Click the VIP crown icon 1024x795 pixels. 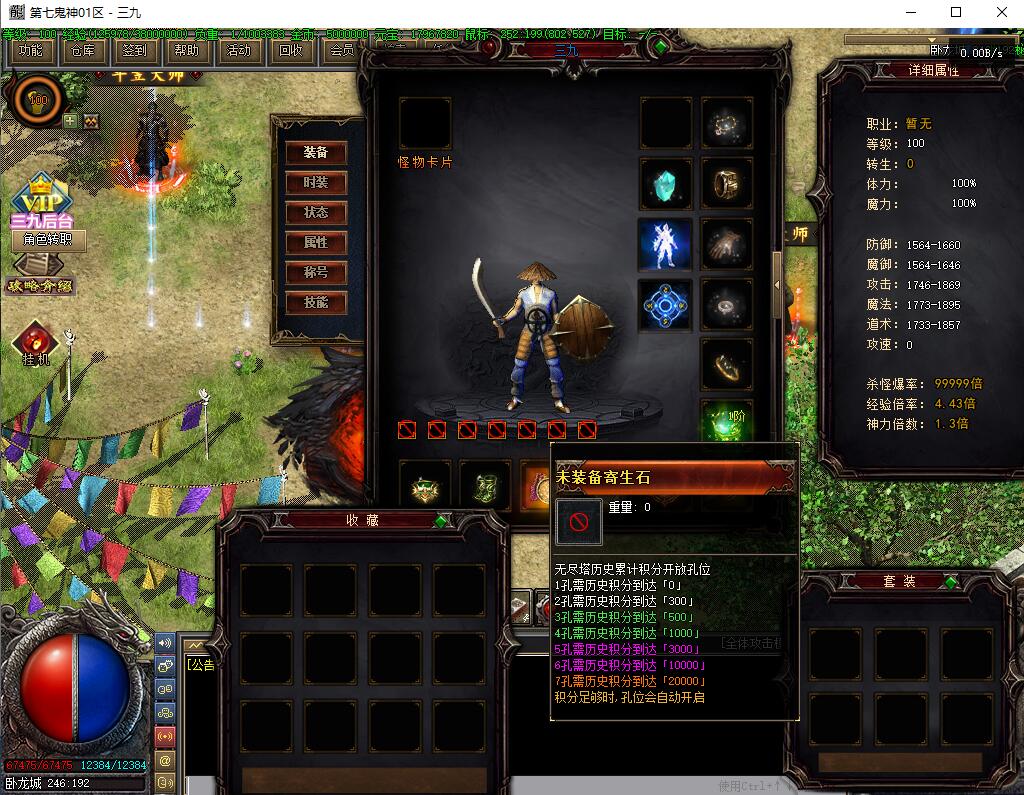coord(41,193)
